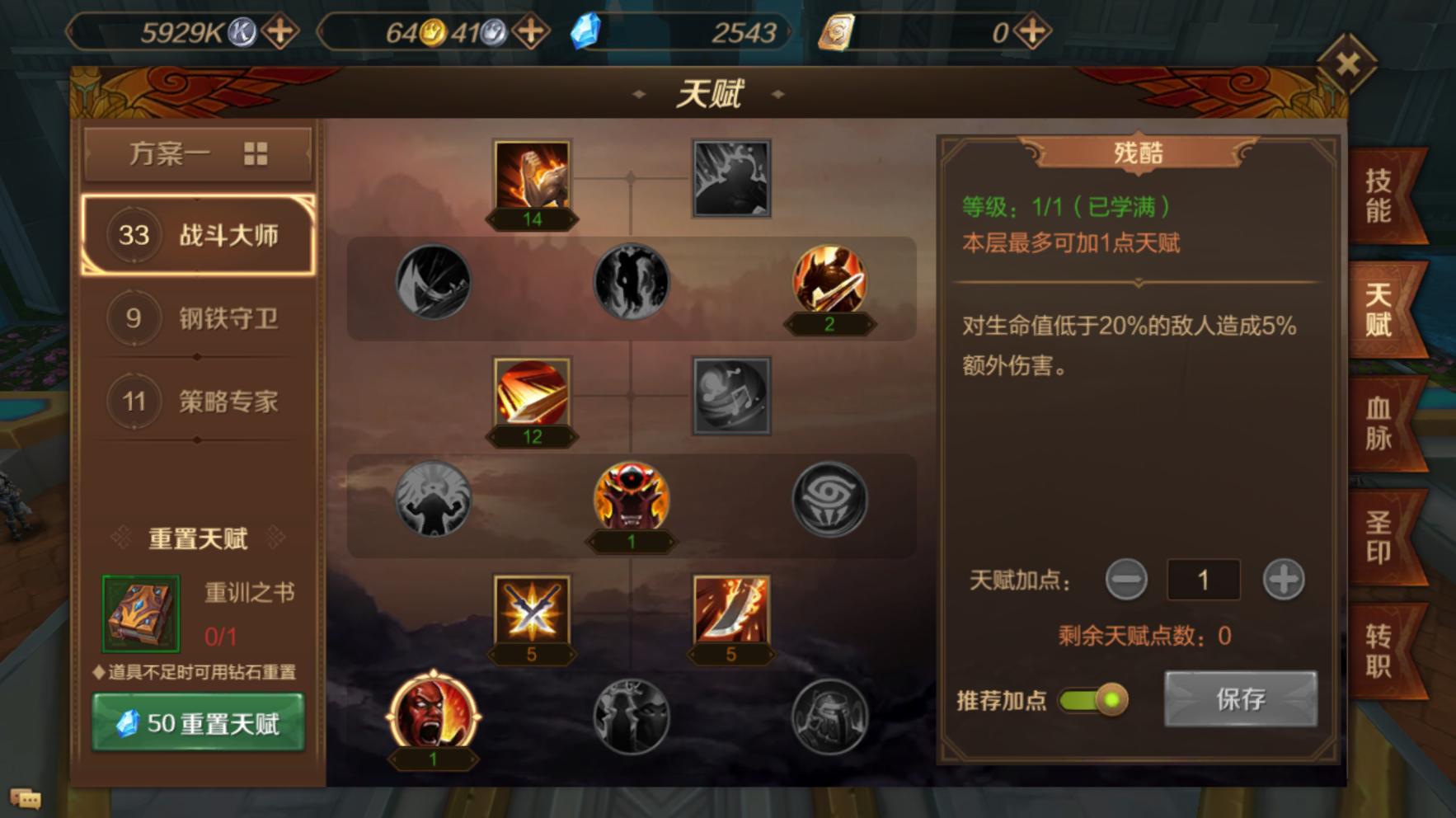Click the 重训之书 book item thumbnail
Screen dimensions: 1456x818
coord(140,613)
